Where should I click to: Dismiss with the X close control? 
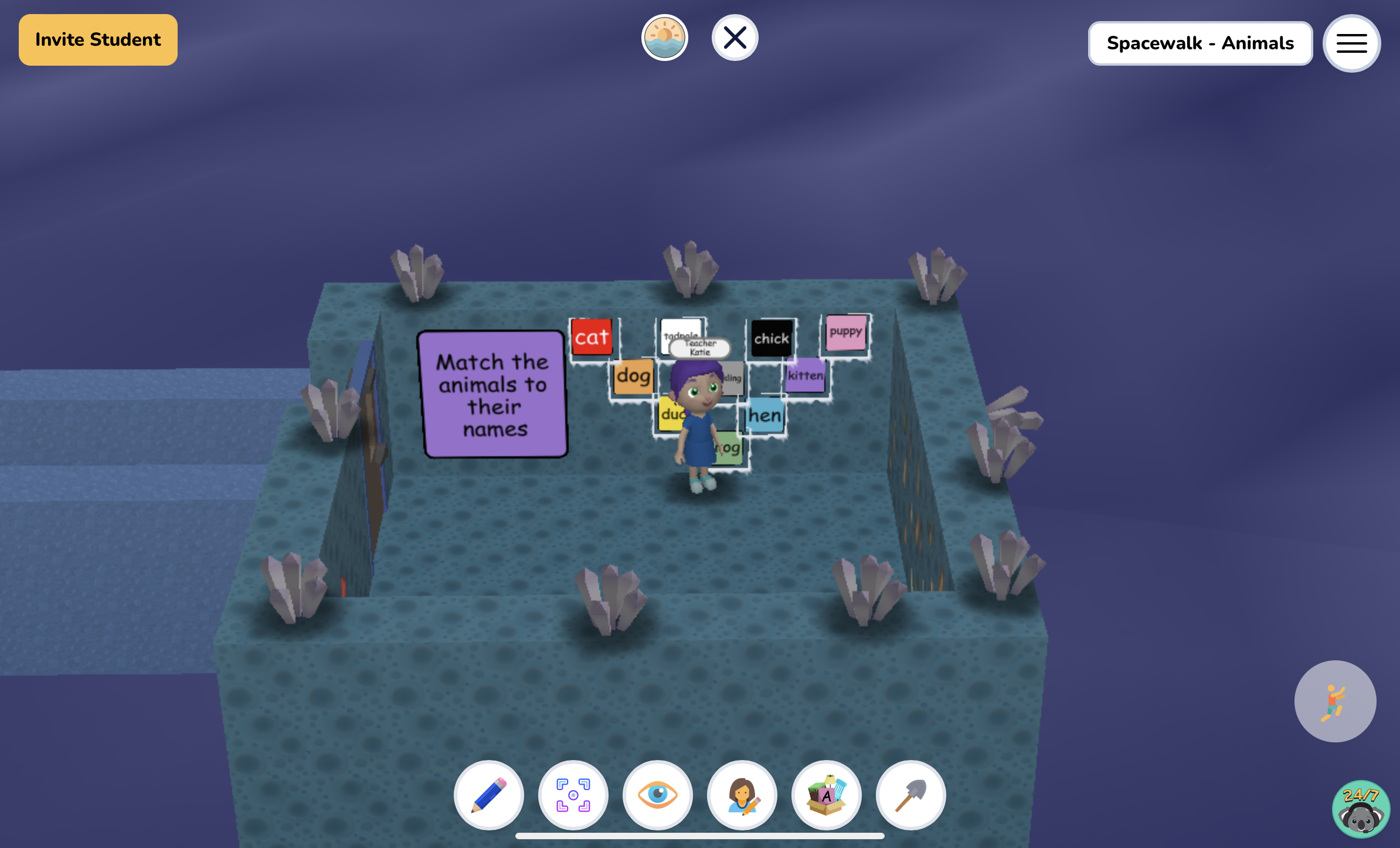[x=735, y=38]
